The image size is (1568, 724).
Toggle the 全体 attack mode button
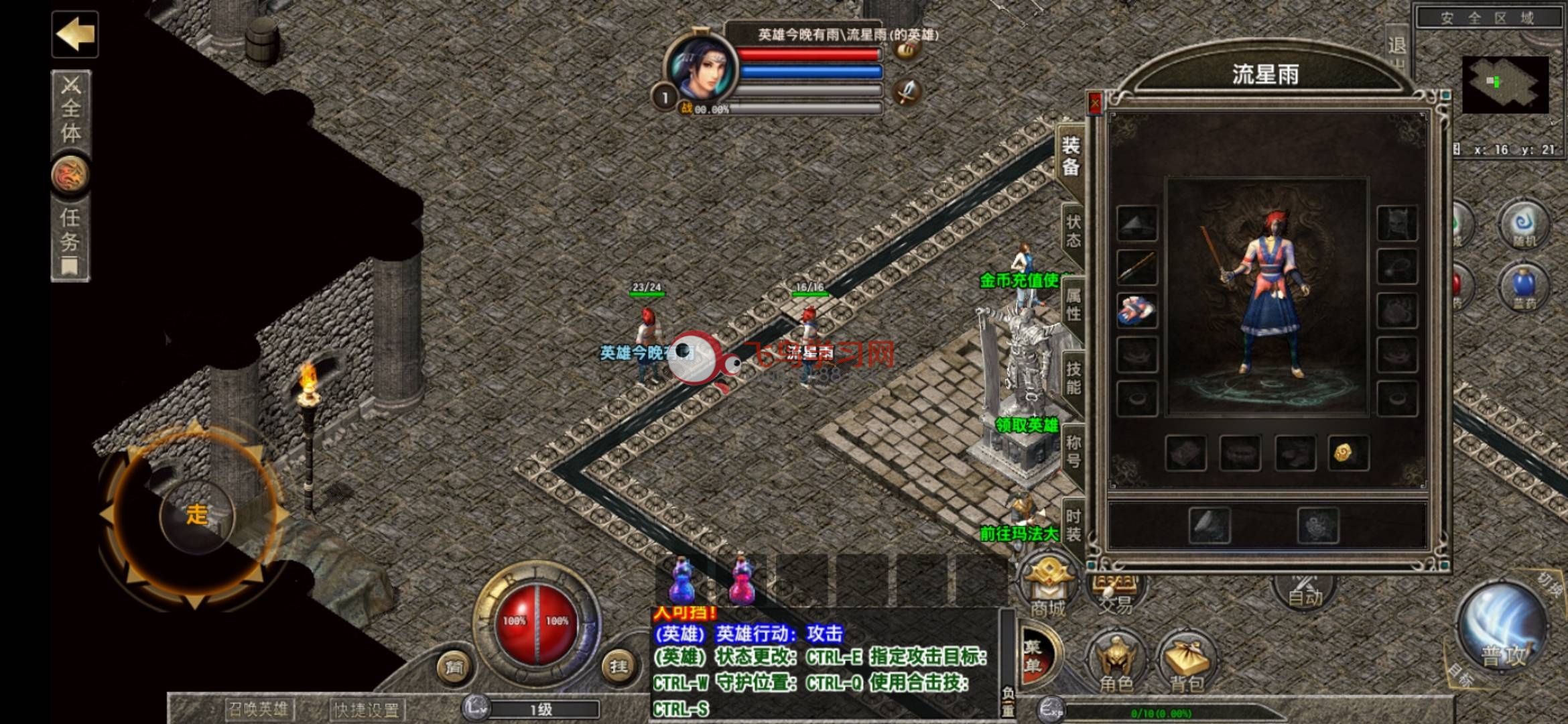click(x=71, y=111)
